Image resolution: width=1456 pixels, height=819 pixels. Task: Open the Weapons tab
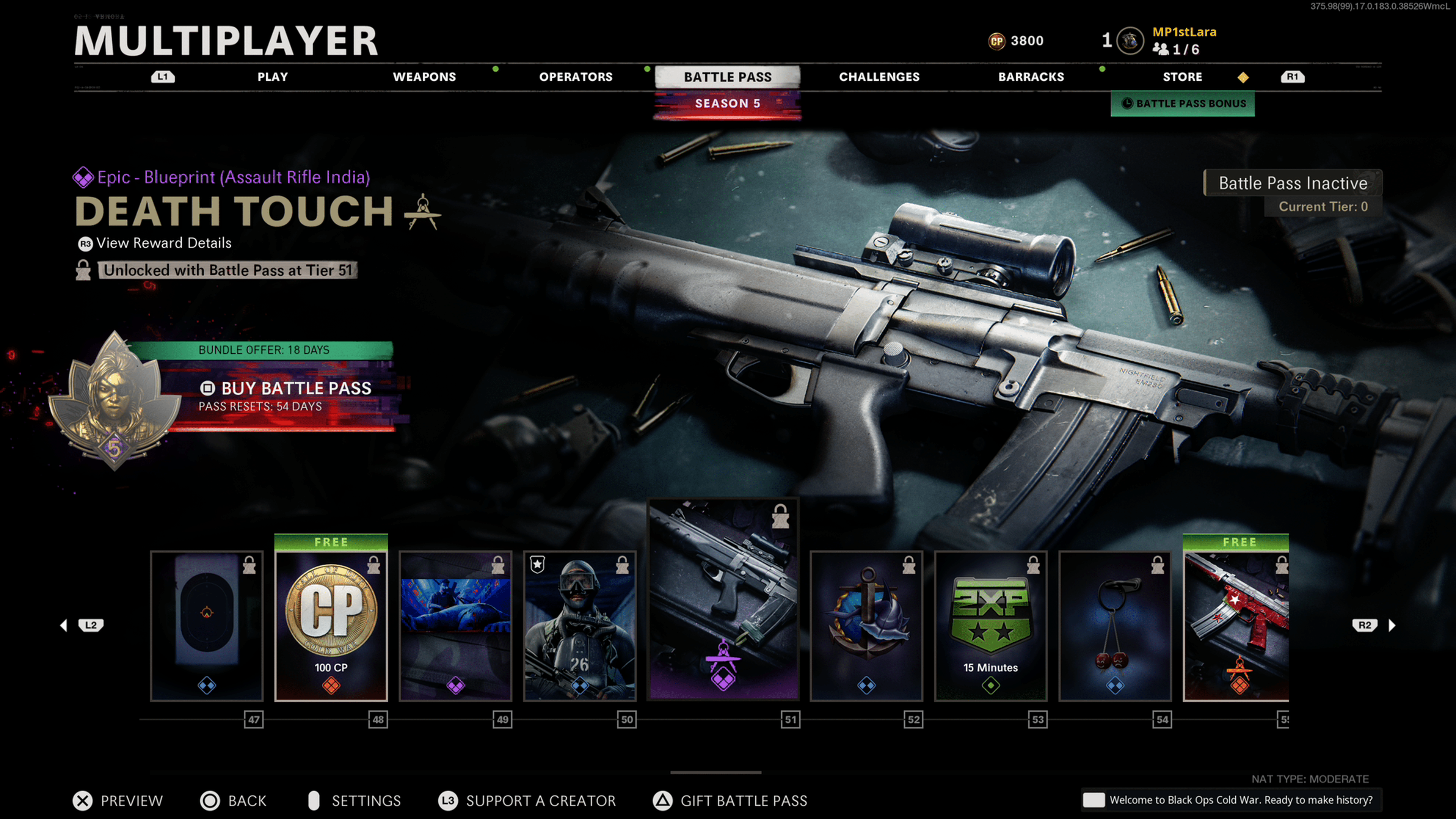click(x=424, y=77)
